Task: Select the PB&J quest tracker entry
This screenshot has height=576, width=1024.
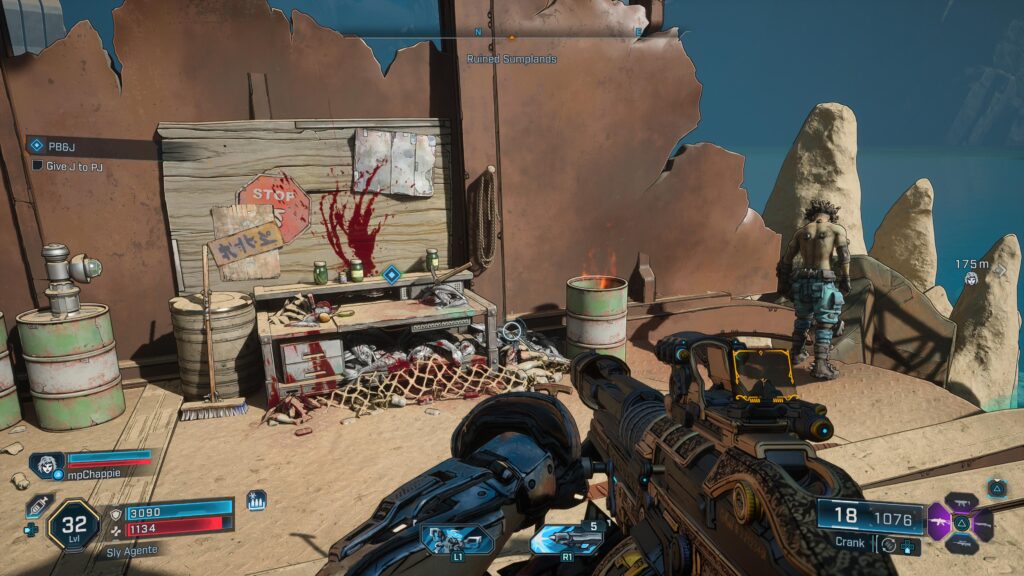Action: coord(62,145)
